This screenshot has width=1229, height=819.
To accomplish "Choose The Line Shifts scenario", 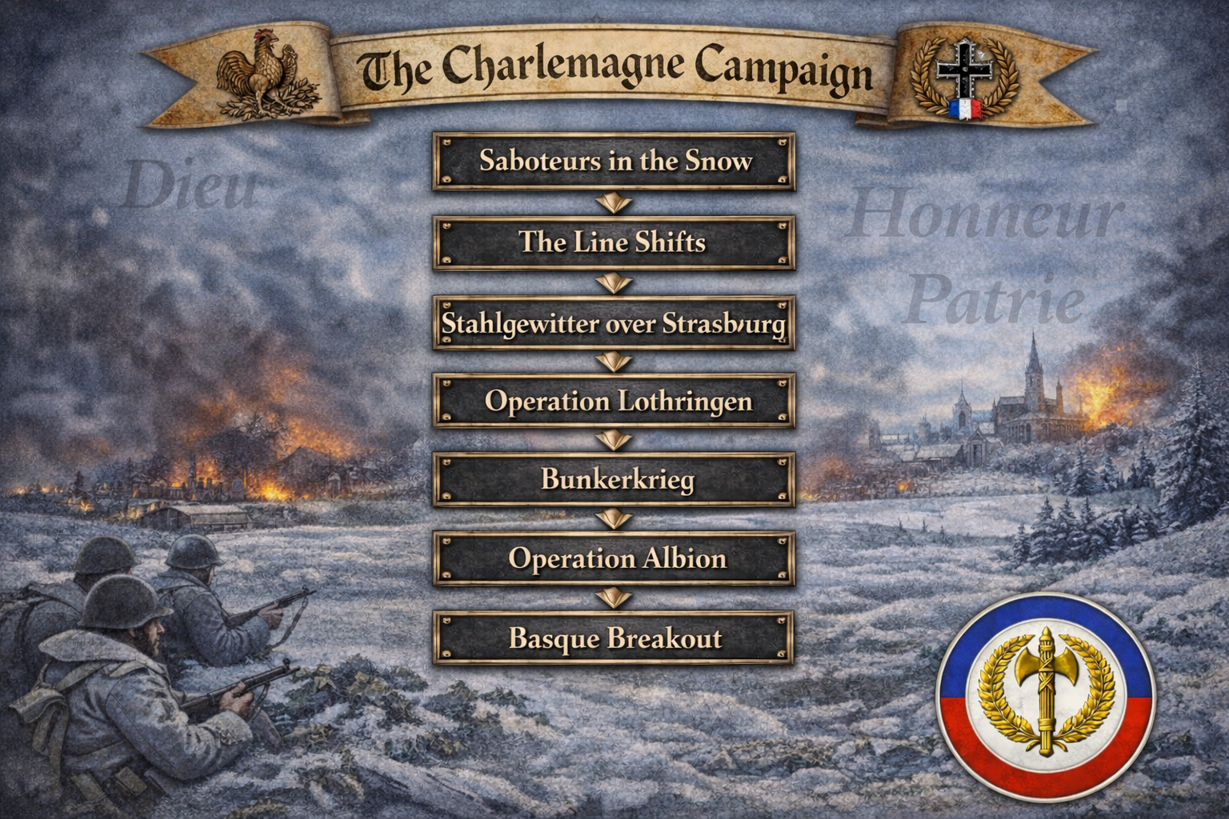I will pyautogui.click(x=614, y=242).
